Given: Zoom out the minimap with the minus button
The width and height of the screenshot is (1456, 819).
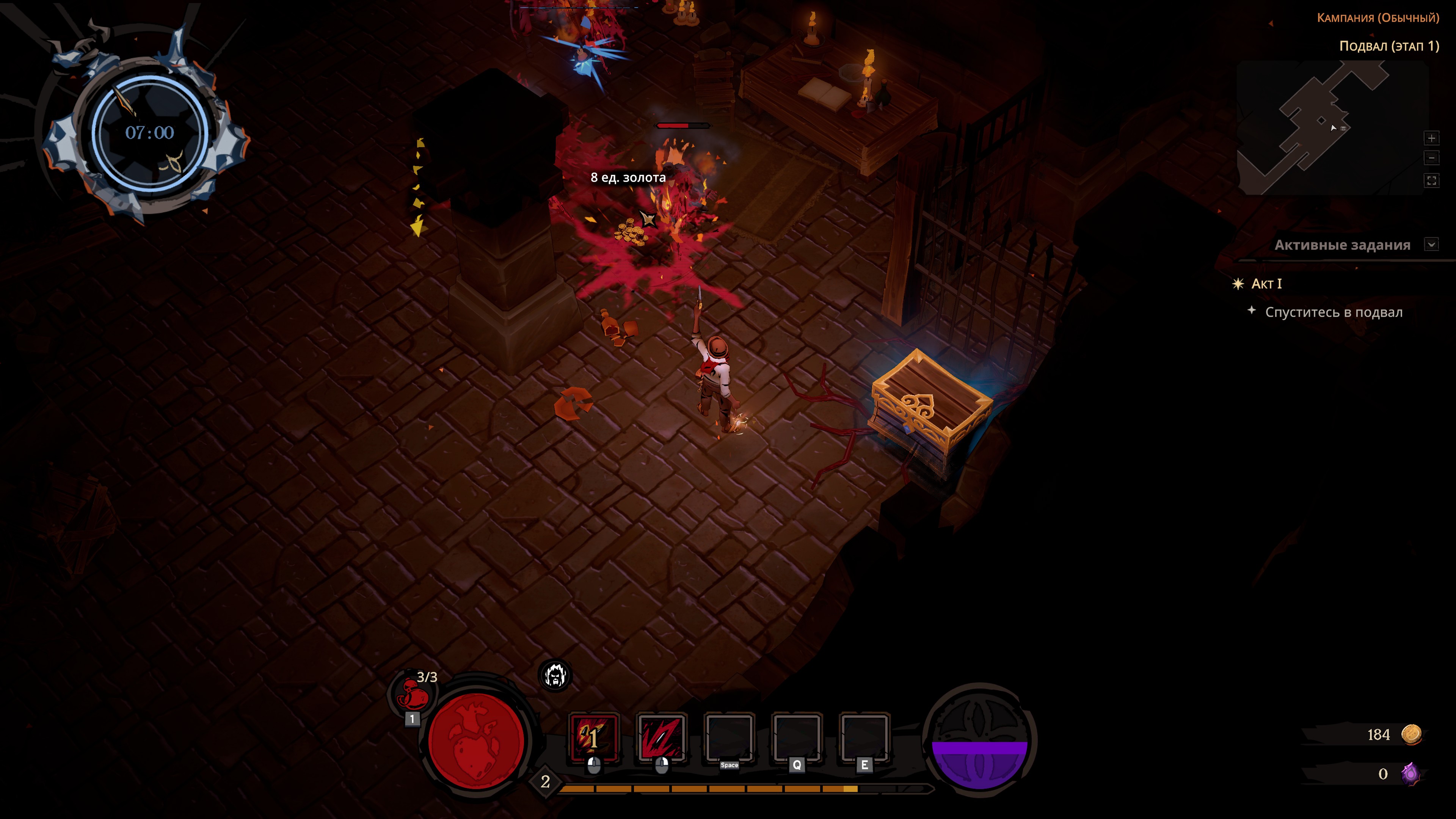Looking at the screenshot, I should click(x=1431, y=158).
